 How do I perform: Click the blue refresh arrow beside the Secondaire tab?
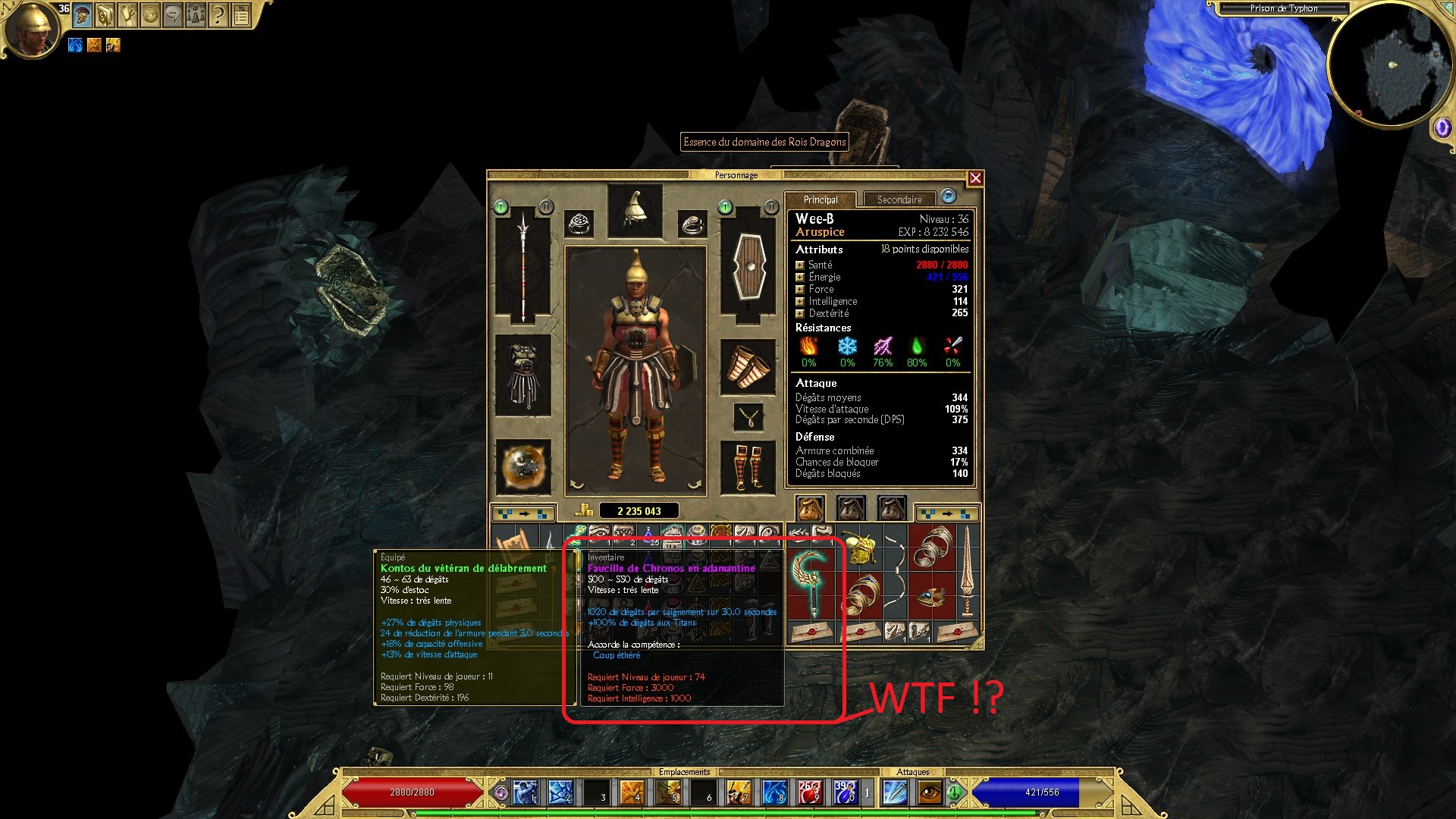pos(948,197)
